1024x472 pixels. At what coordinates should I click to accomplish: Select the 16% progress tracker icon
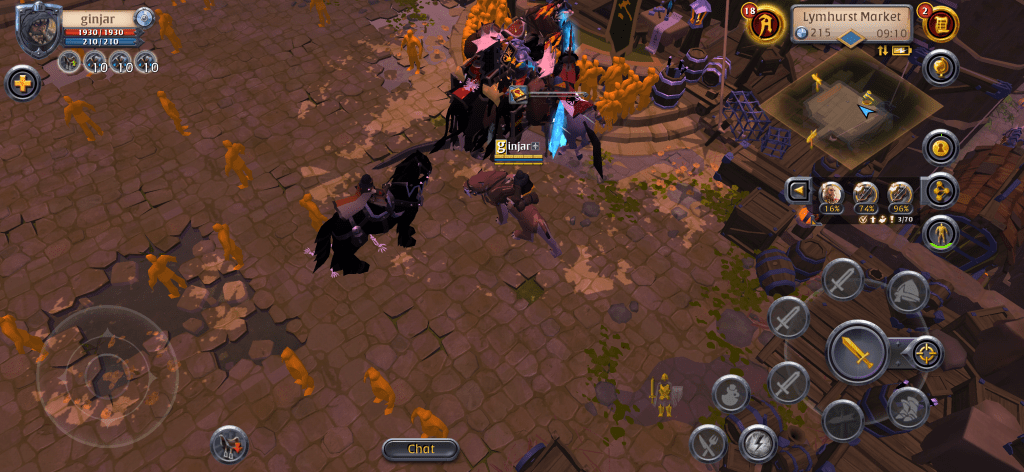pyautogui.click(x=831, y=194)
